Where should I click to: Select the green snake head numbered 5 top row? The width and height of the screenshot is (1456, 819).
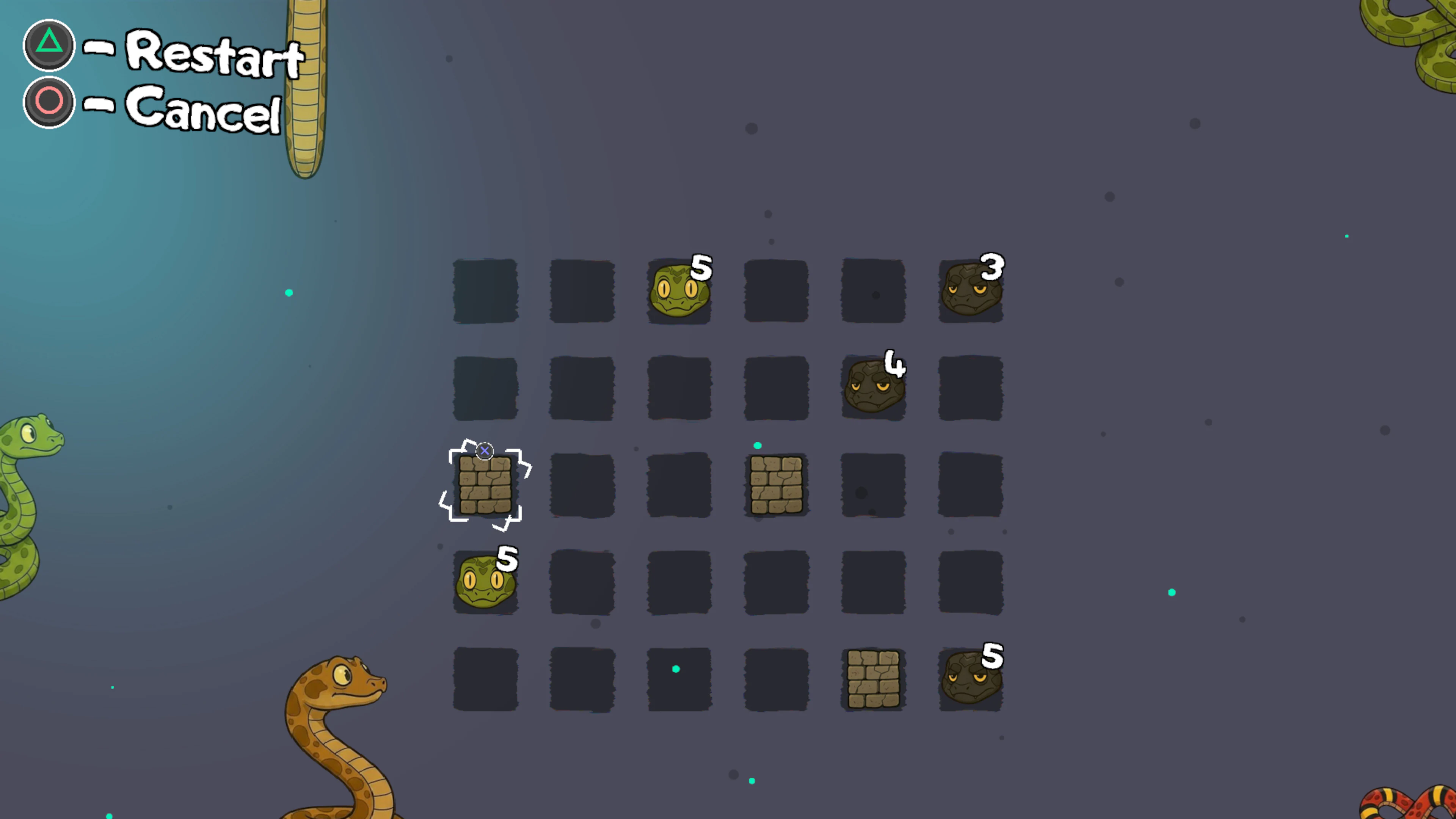[x=679, y=291]
